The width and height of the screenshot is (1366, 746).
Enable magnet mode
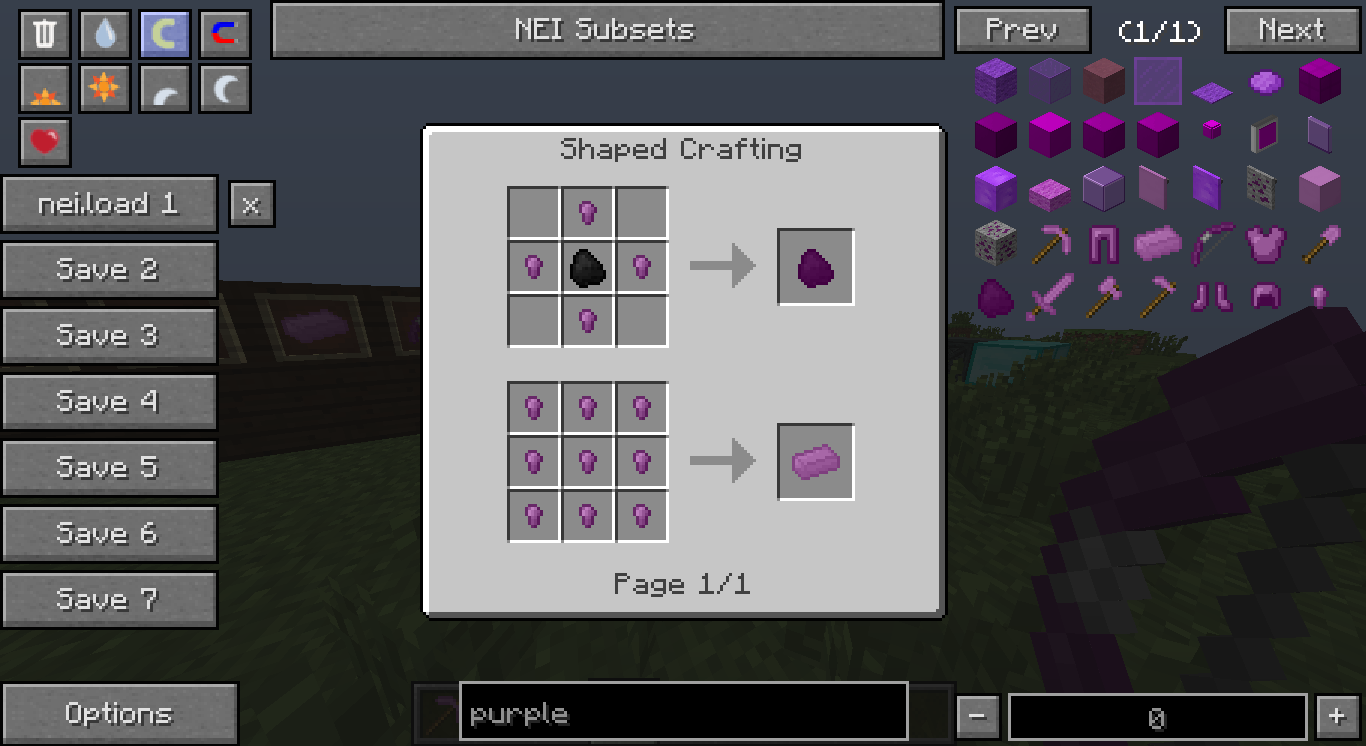[223, 33]
